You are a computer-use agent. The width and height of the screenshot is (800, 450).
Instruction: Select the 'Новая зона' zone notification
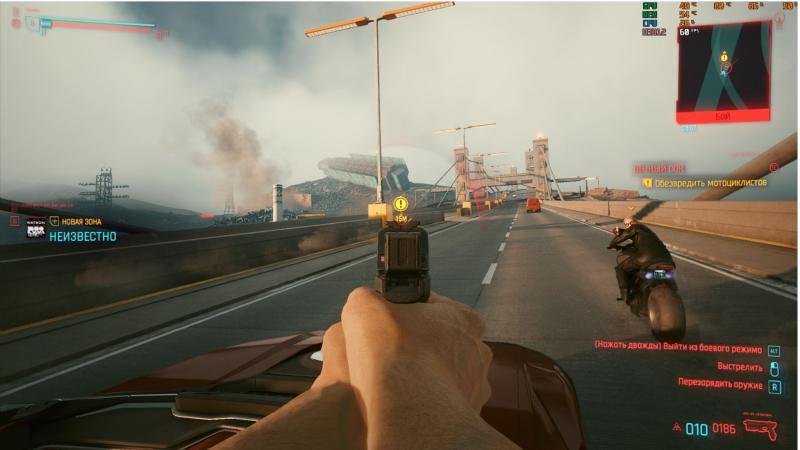coord(80,220)
